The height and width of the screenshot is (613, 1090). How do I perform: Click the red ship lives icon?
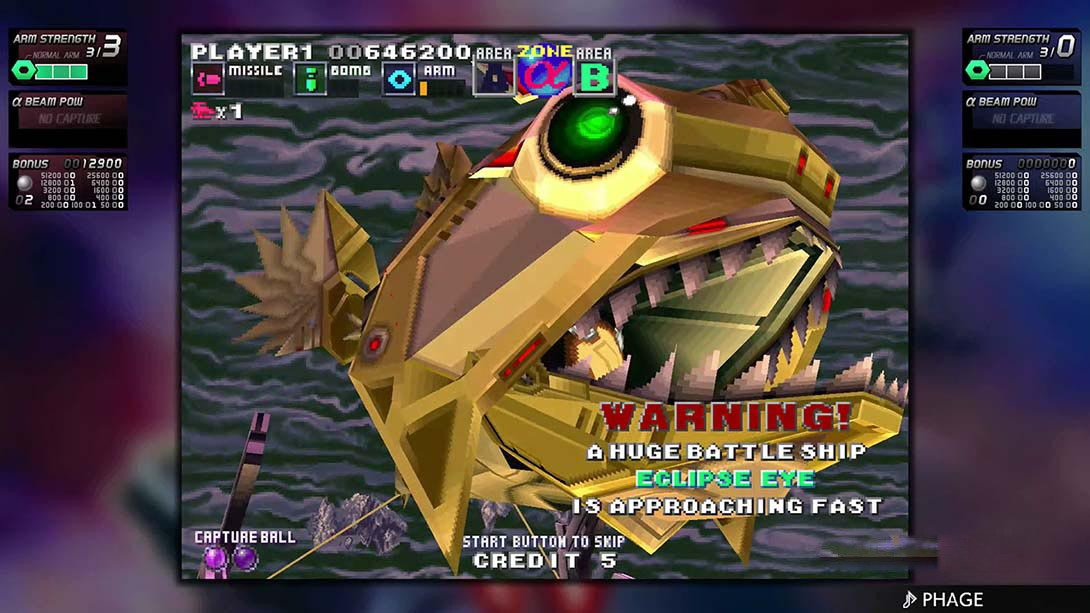point(203,111)
